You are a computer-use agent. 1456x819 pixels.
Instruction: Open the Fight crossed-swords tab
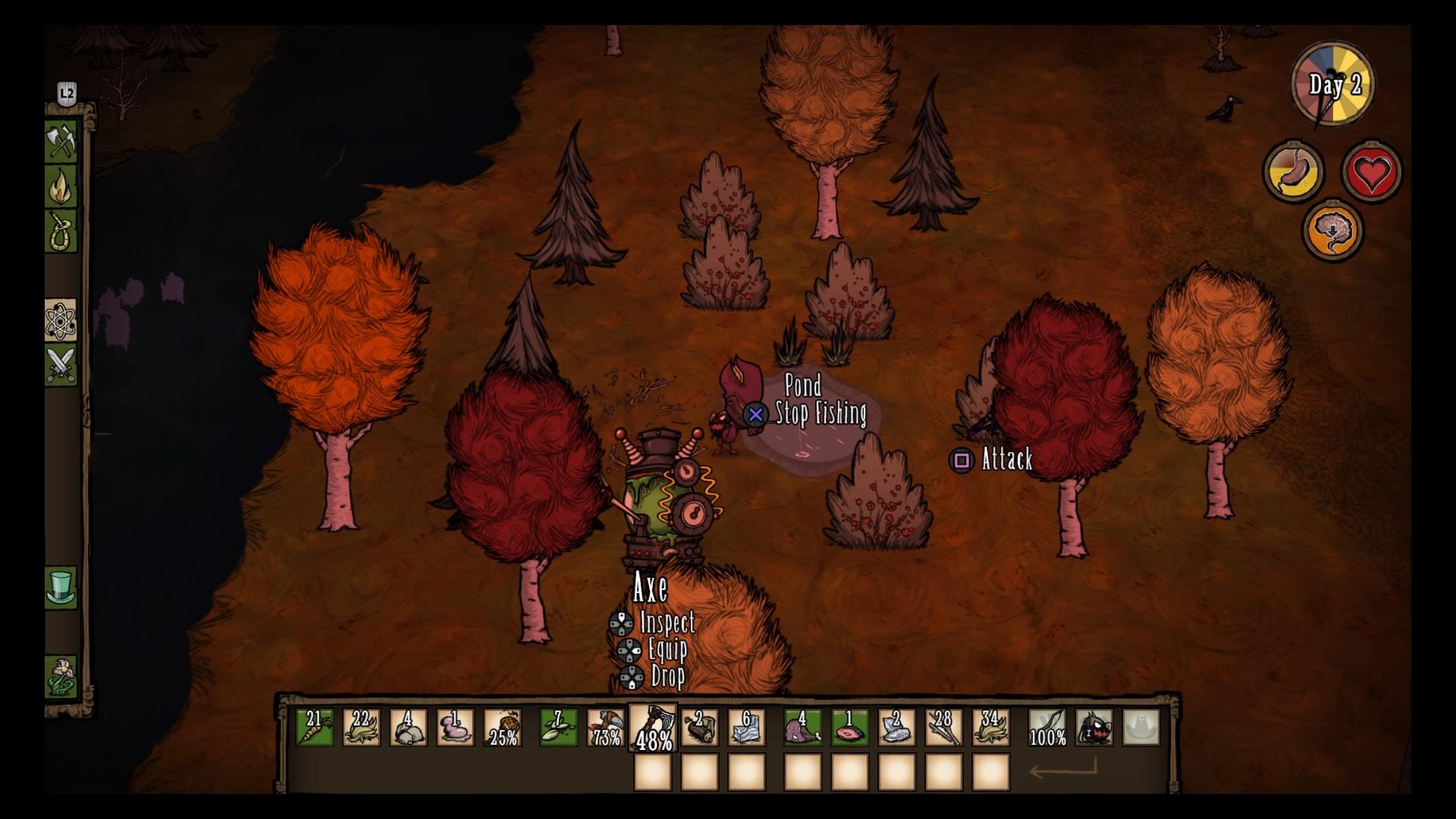coord(61,365)
